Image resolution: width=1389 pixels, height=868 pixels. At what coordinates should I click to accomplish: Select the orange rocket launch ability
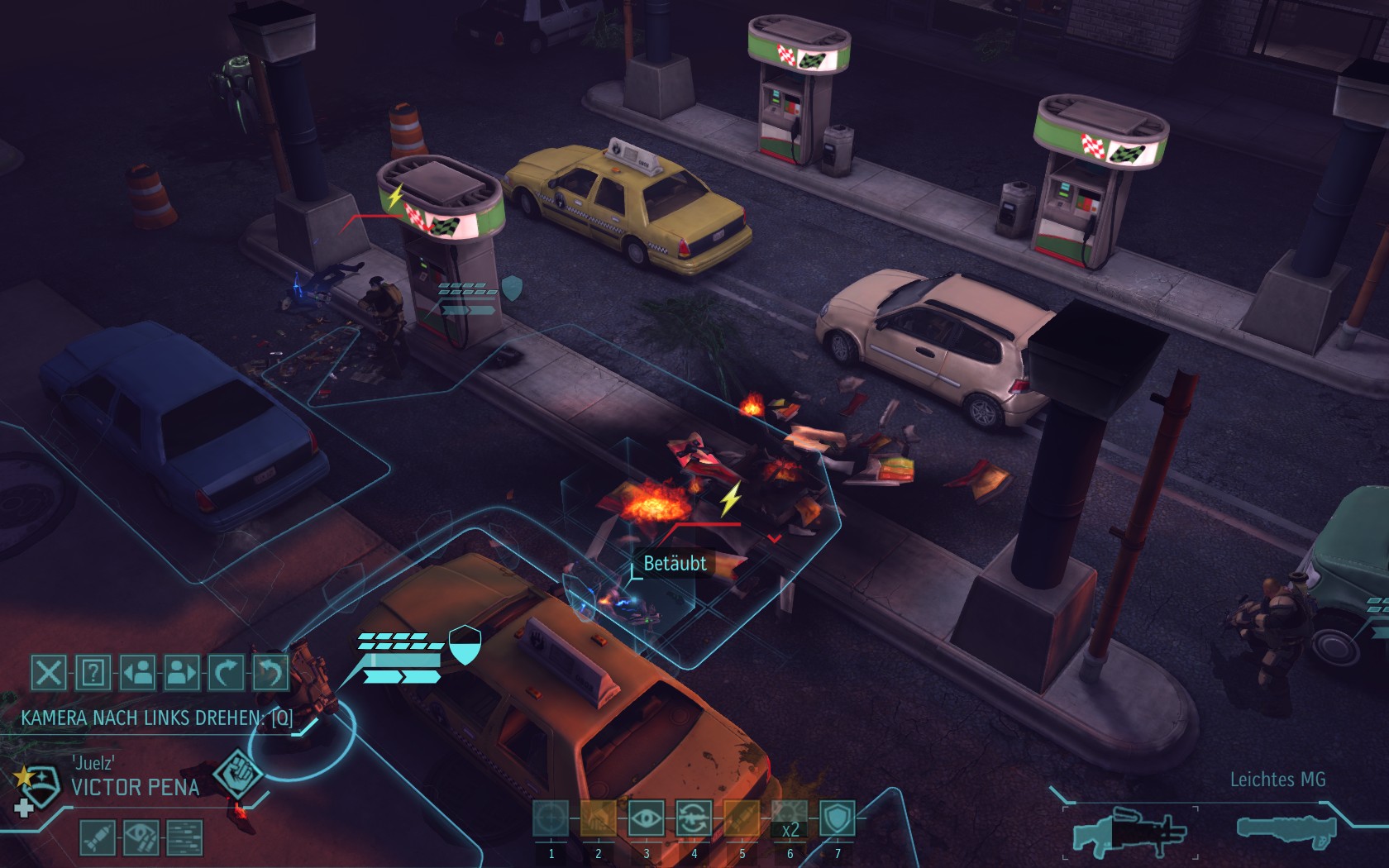click(x=742, y=819)
